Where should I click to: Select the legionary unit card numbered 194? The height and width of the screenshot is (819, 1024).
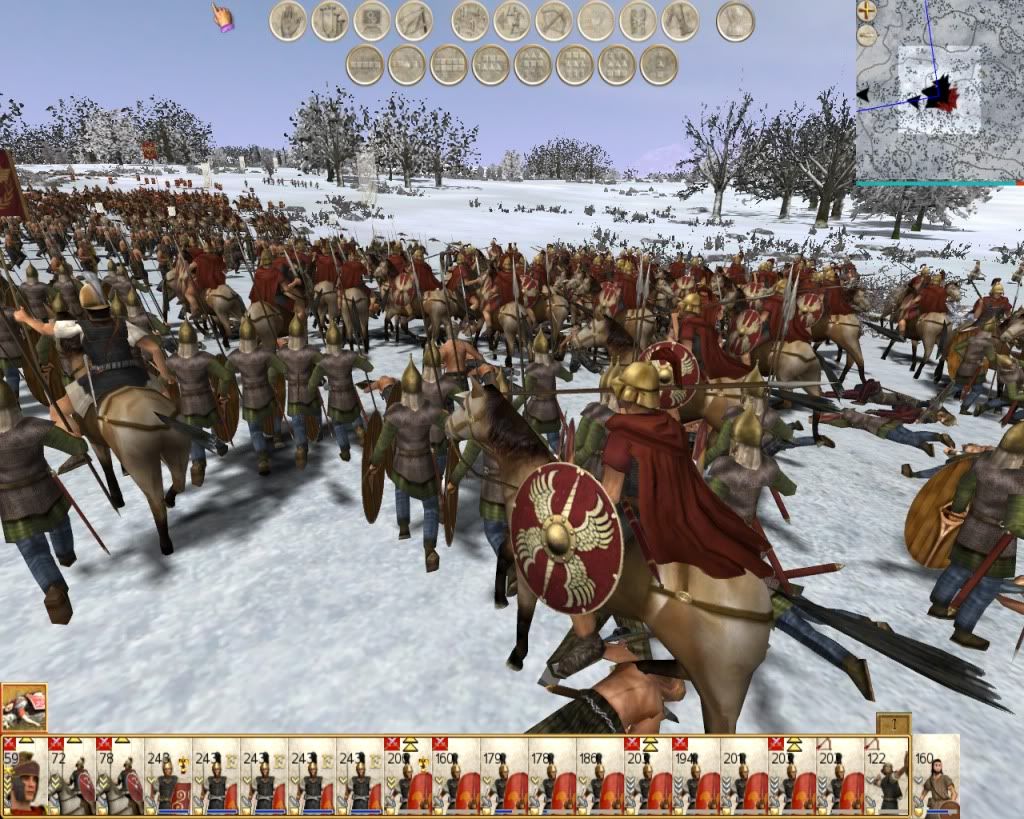click(696, 776)
